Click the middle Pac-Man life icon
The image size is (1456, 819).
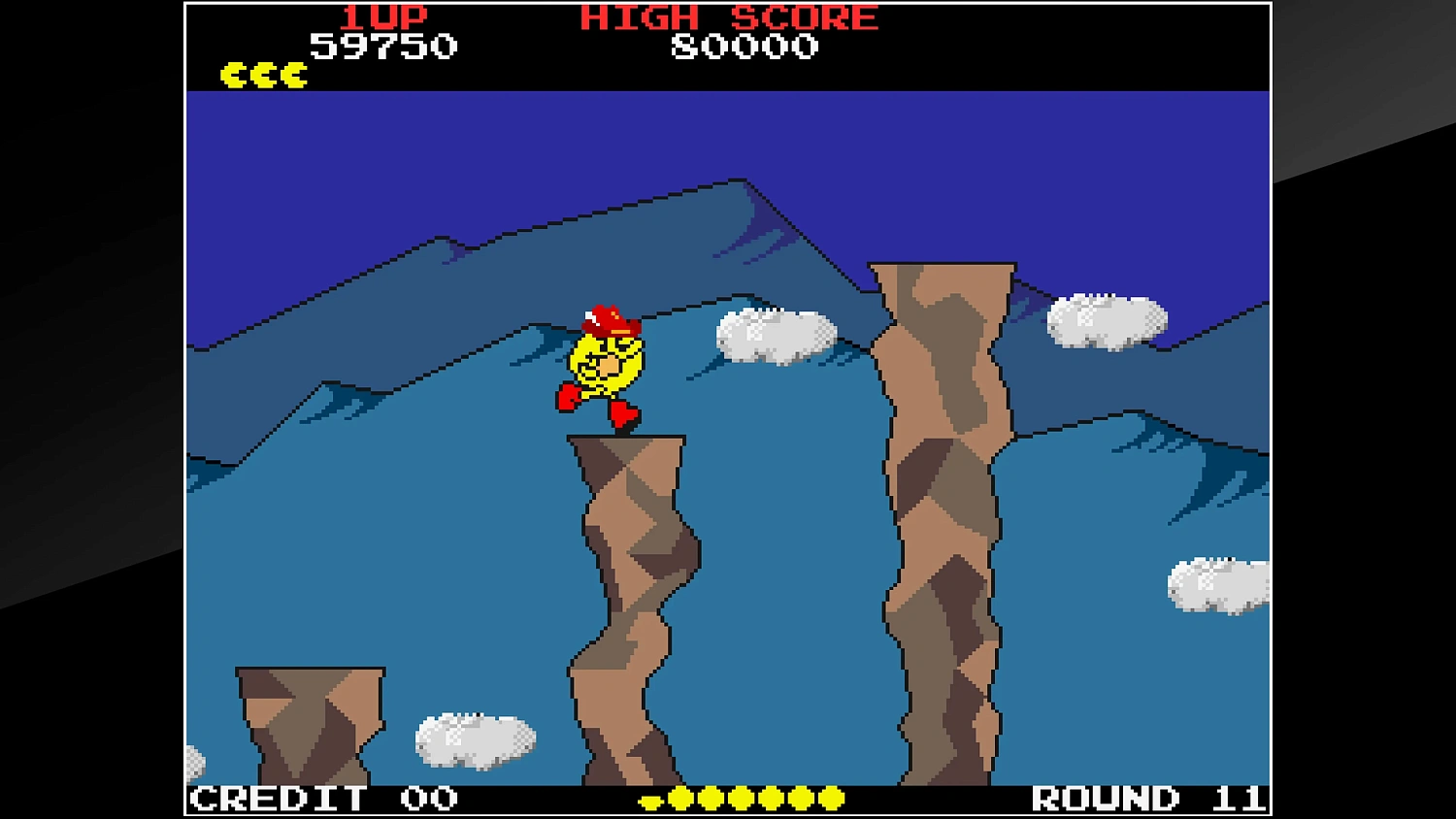264,73
